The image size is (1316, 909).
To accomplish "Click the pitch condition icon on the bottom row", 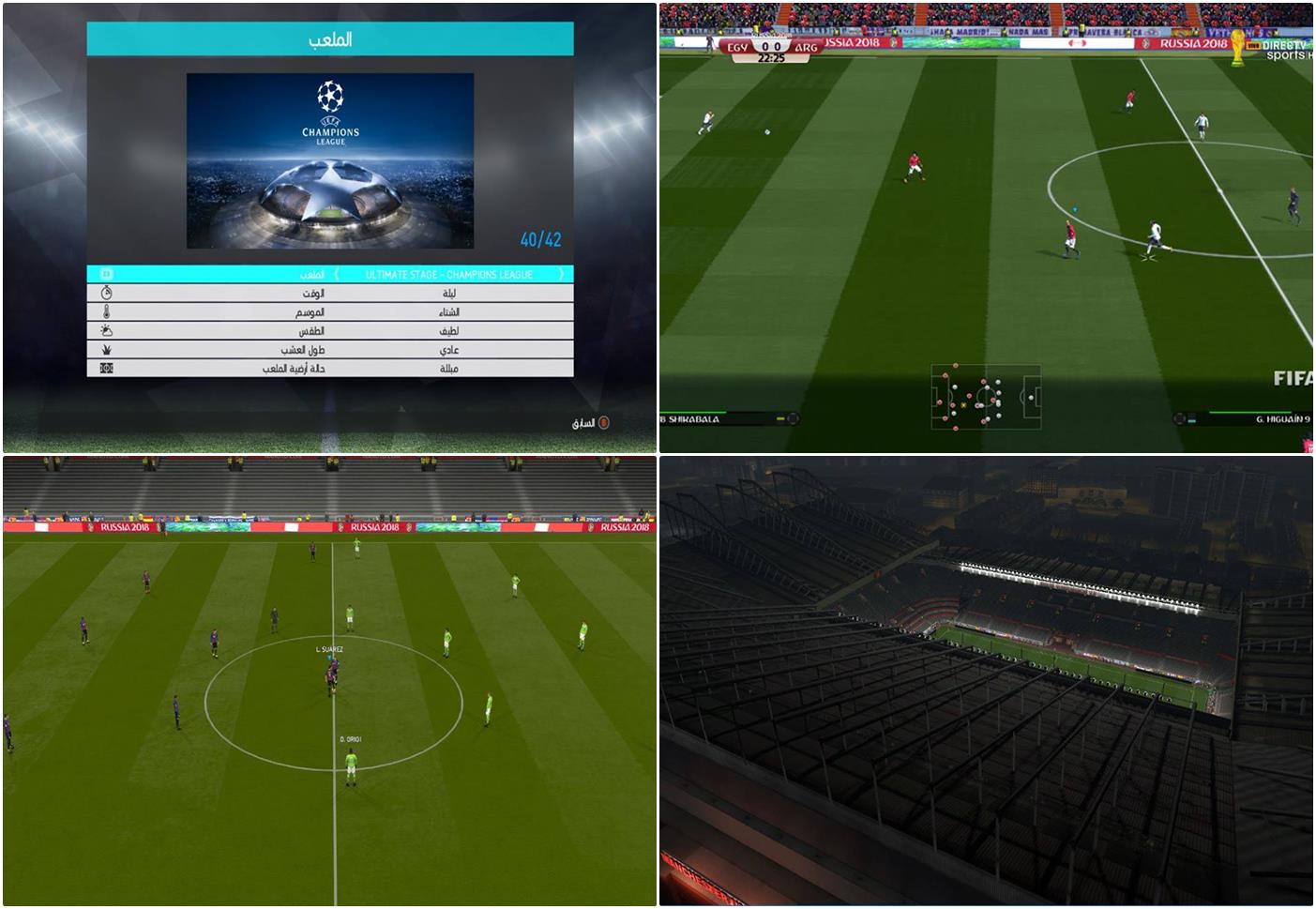I will tap(105, 367).
